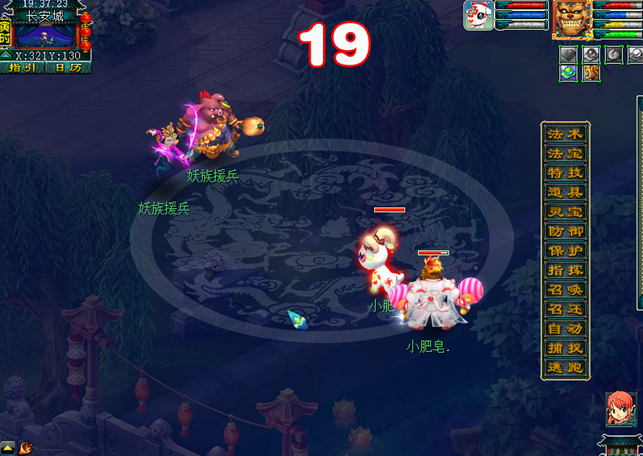Viewport: 643px width, 456px height.
Task: Select the 灵宝 command
Action: pos(565,212)
